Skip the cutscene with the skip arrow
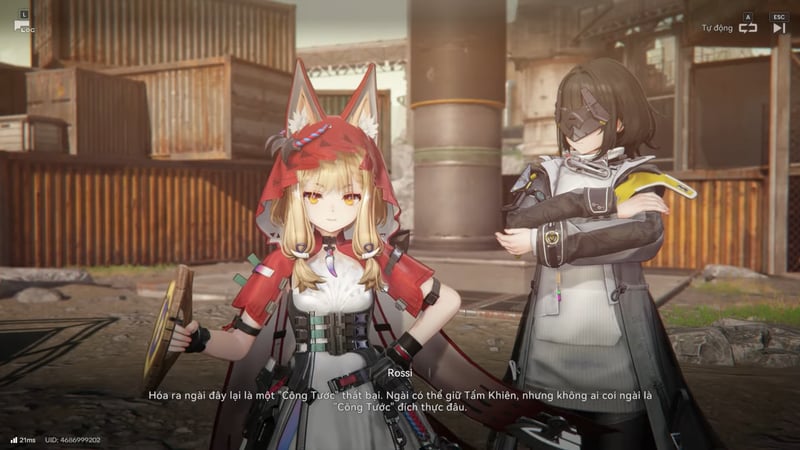 (779, 28)
